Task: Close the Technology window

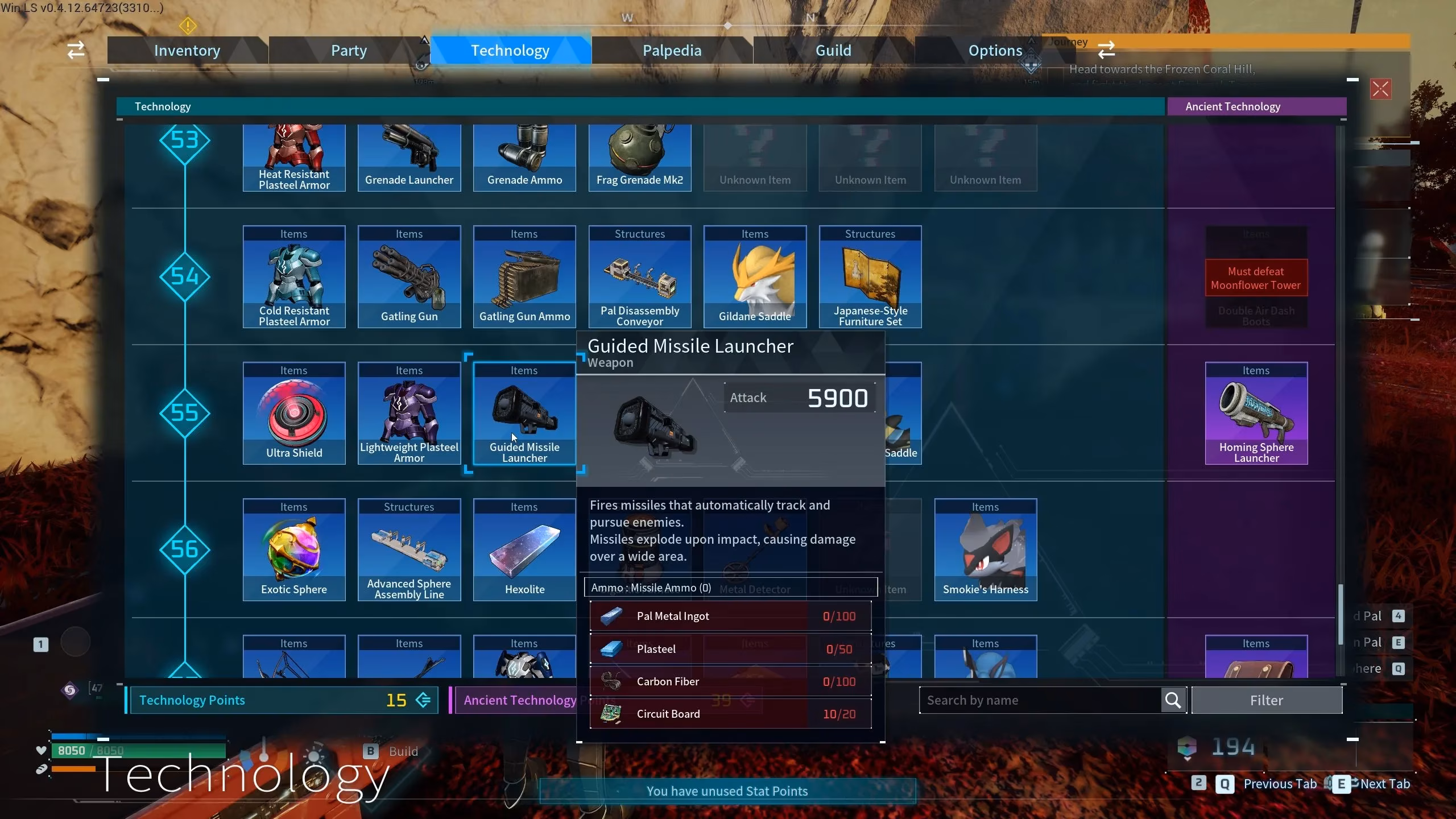Action: click(1380, 89)
